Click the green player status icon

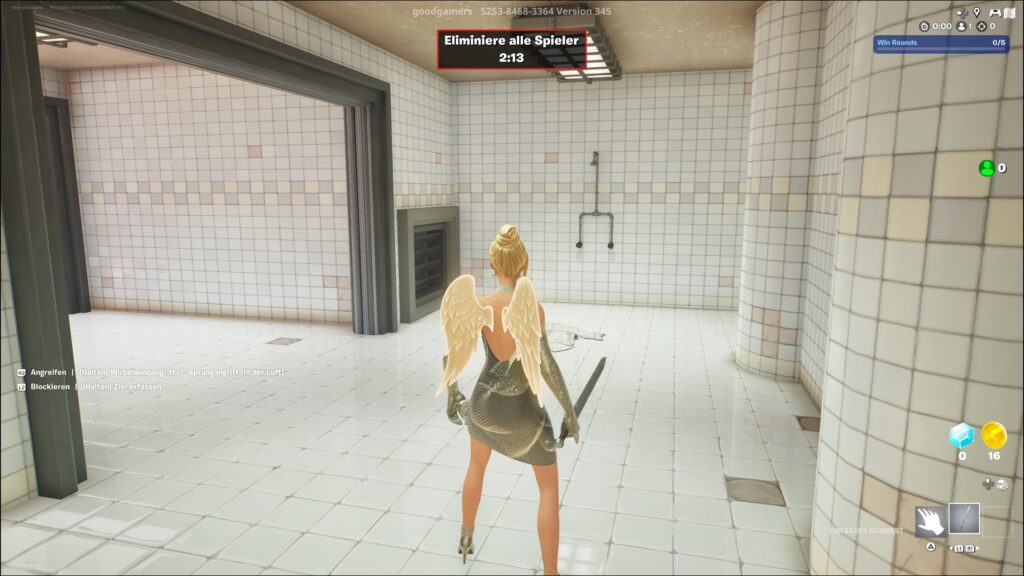click(x=986, y=168)
